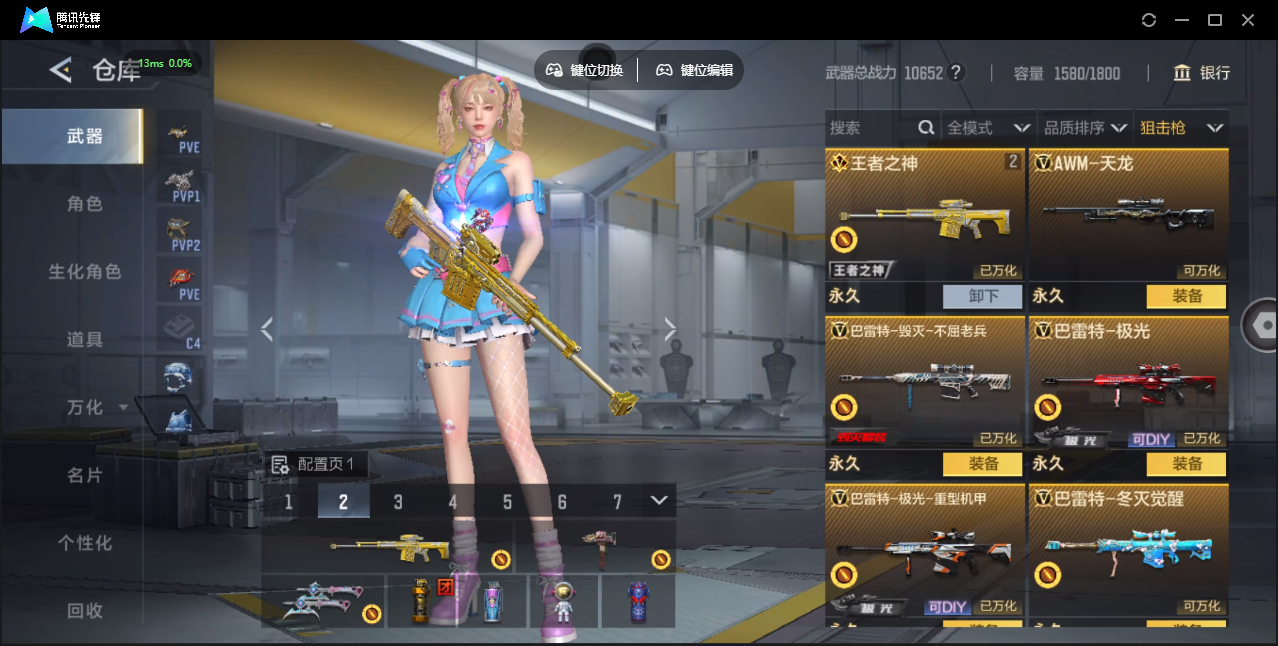The image size is (1278, 646).
Task: Open the 银行 bank
Action: tap(1202, 73)
